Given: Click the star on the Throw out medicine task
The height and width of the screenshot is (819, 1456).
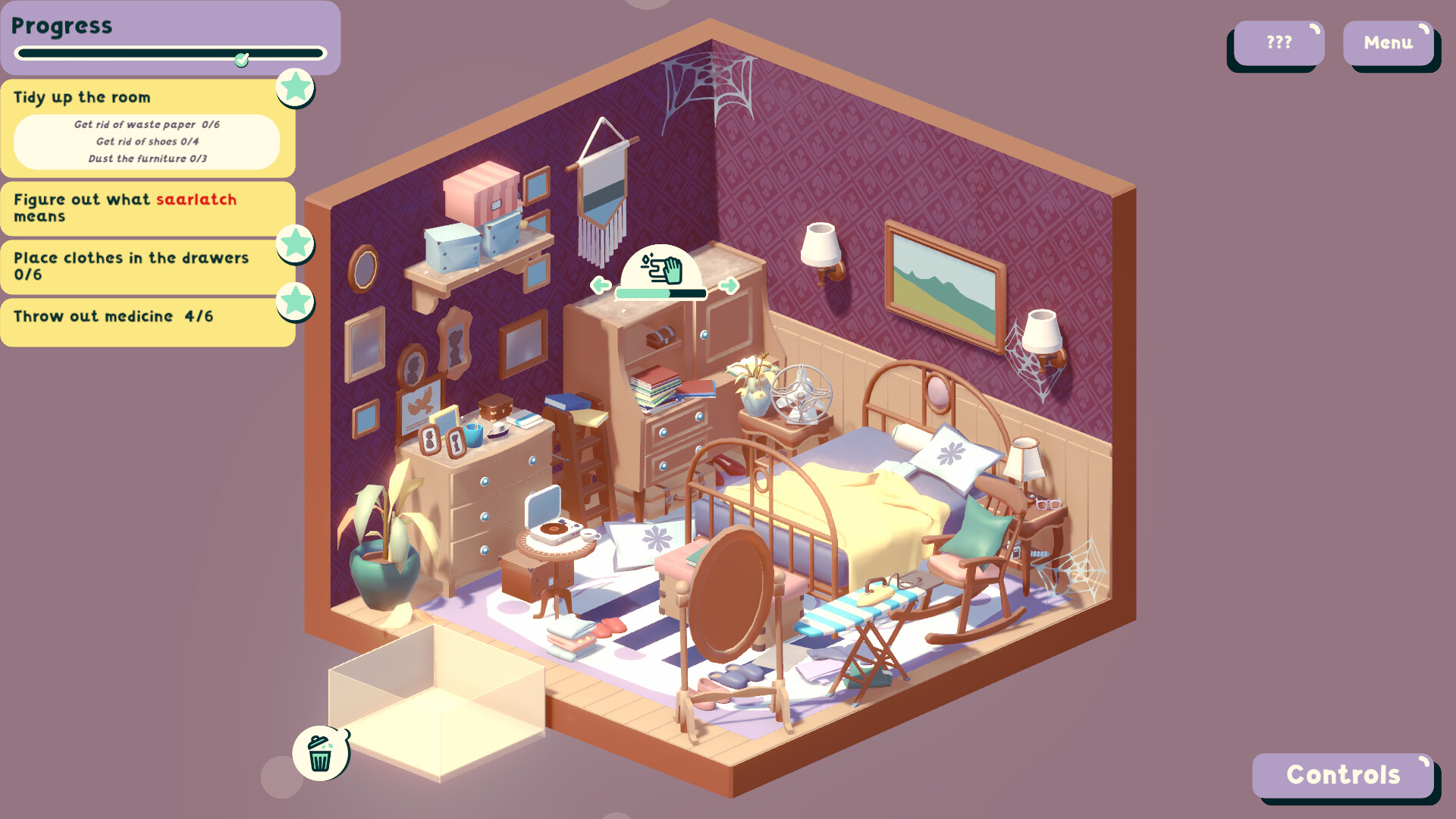Looking at the screenshot, I should tap(296, 303).
